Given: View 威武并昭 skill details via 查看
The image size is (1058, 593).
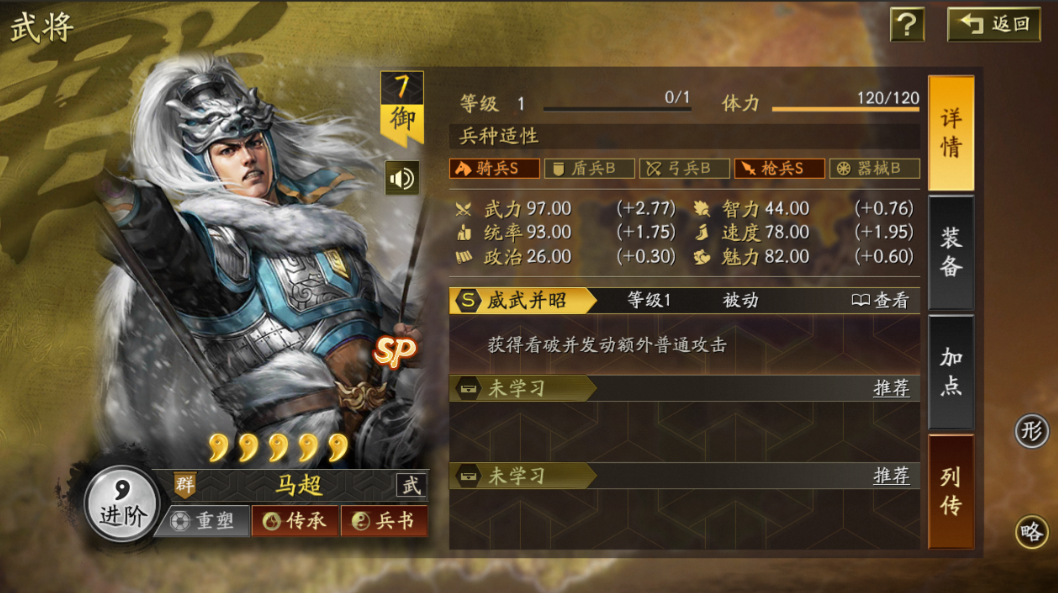Looking at the screenshot, I should [x=880, y=300].
